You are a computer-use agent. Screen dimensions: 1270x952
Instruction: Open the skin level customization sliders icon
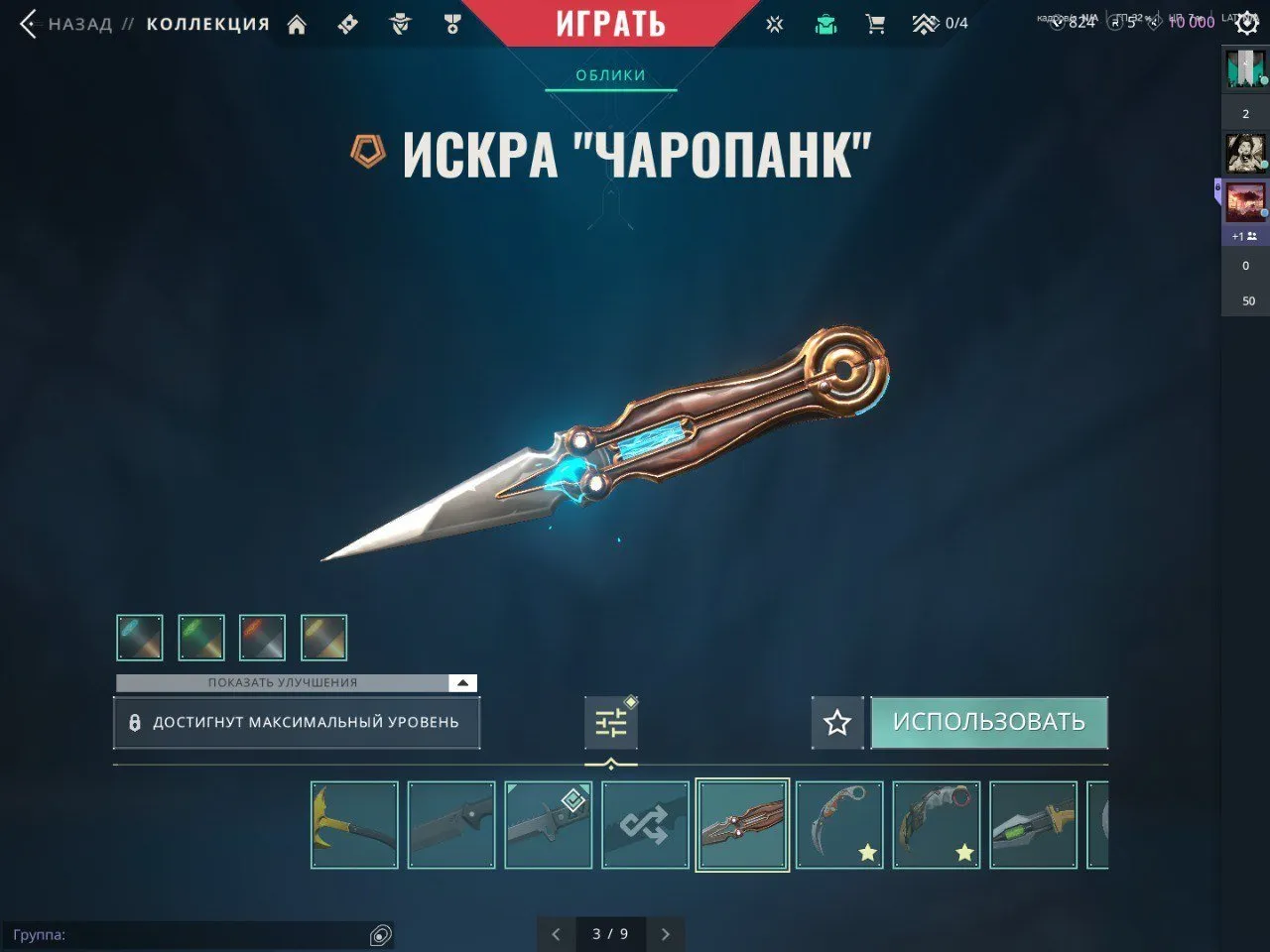click(x=609, y=721)
